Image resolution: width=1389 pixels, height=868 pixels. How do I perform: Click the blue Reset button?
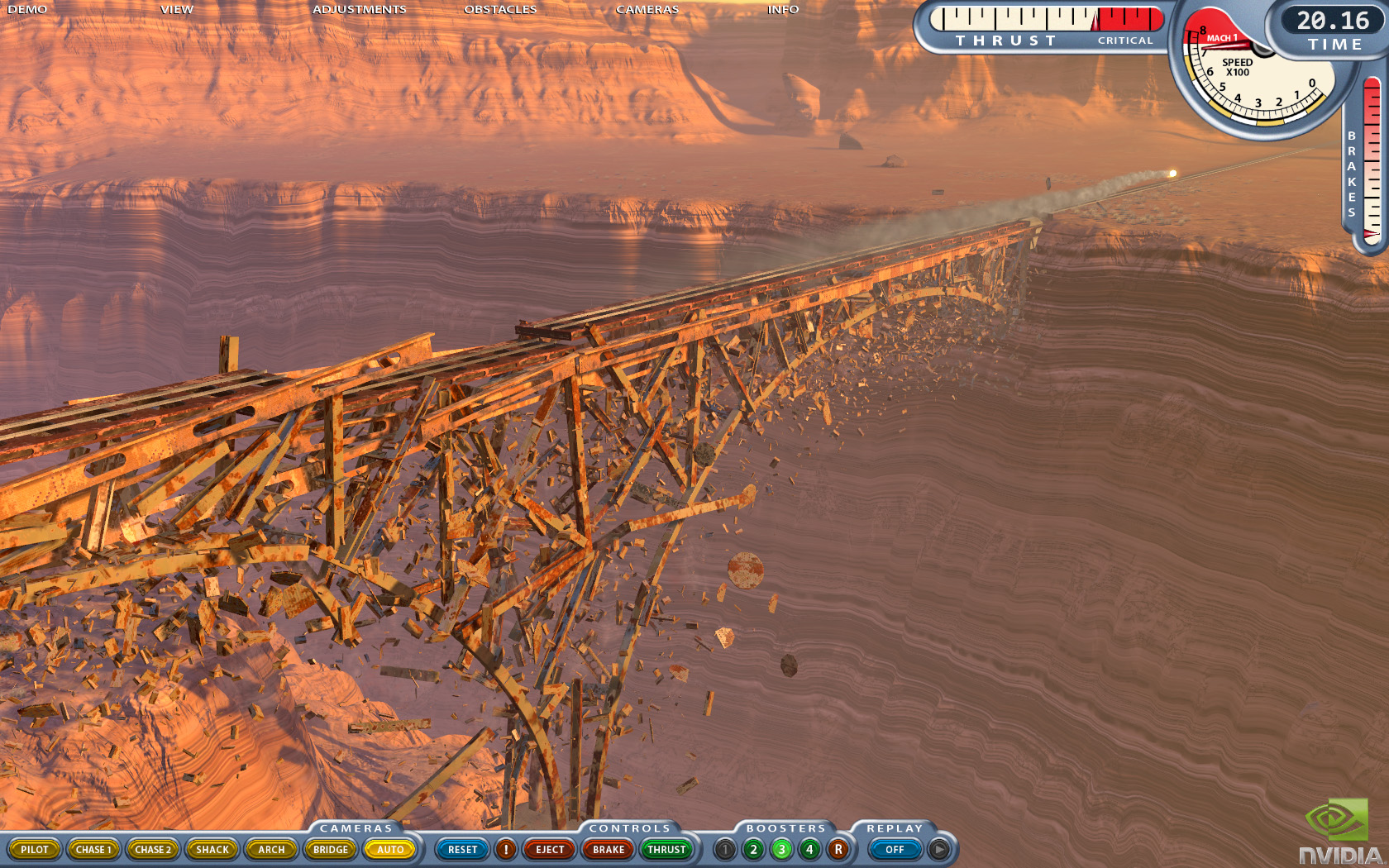[x=463, y=849]
